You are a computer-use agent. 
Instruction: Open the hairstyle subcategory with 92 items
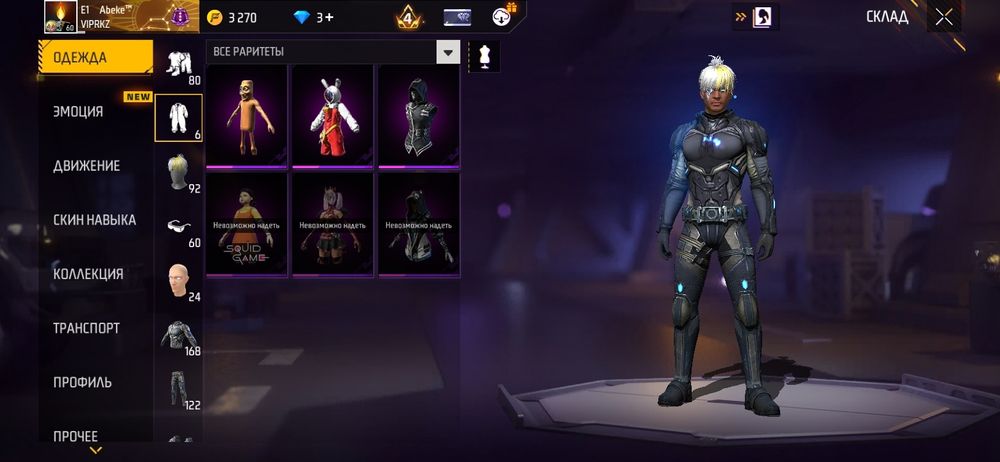[179, 174]
